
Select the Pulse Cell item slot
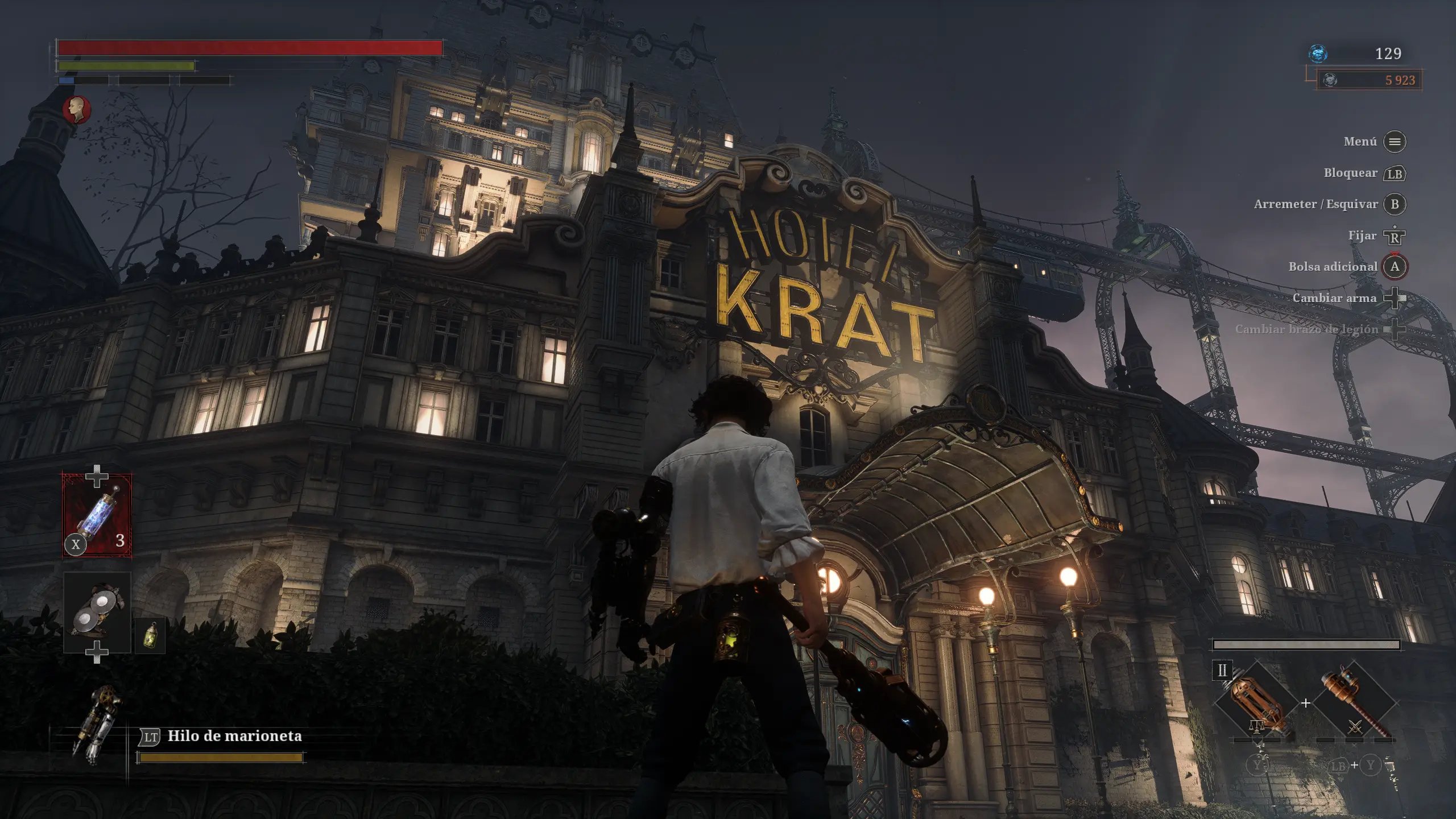tap(97, 515)
